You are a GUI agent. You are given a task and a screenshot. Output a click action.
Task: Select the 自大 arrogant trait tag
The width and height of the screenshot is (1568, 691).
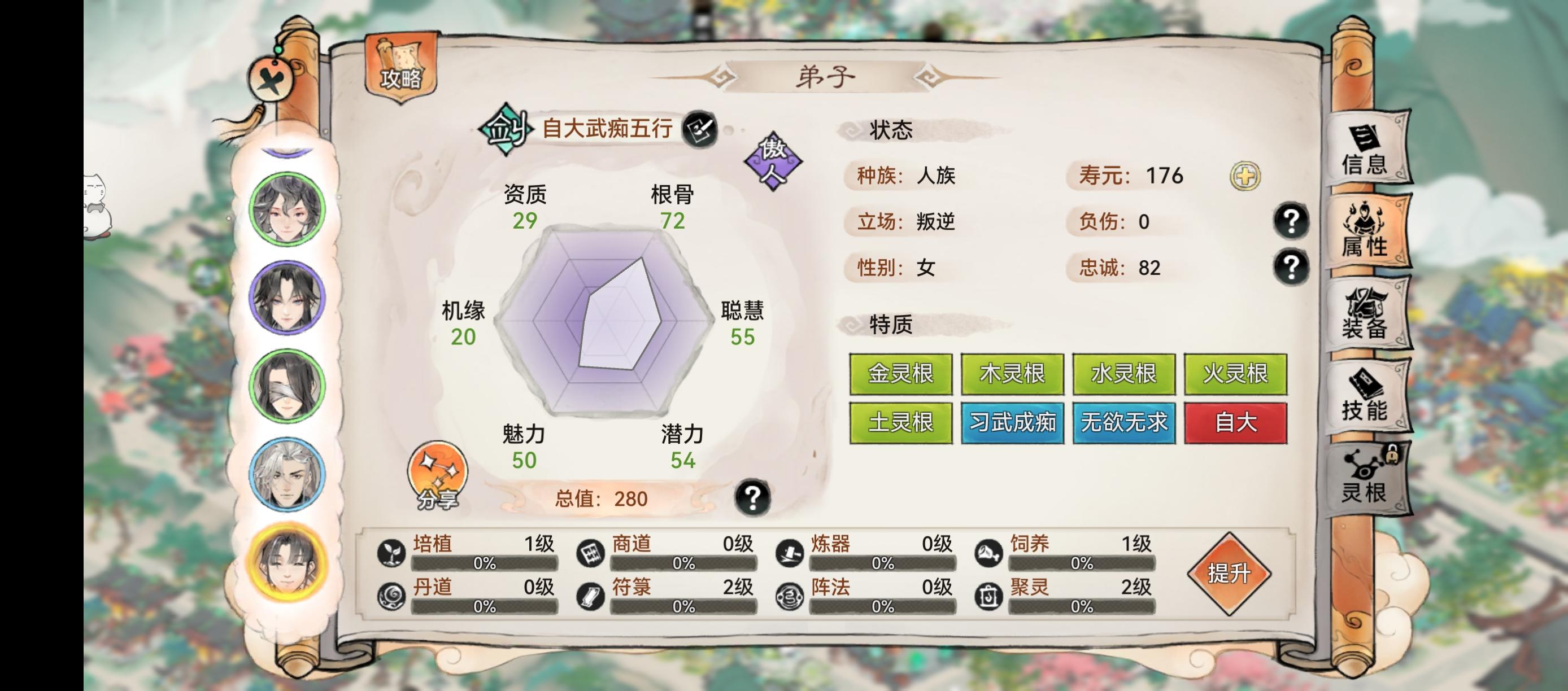coord(1236,422)
